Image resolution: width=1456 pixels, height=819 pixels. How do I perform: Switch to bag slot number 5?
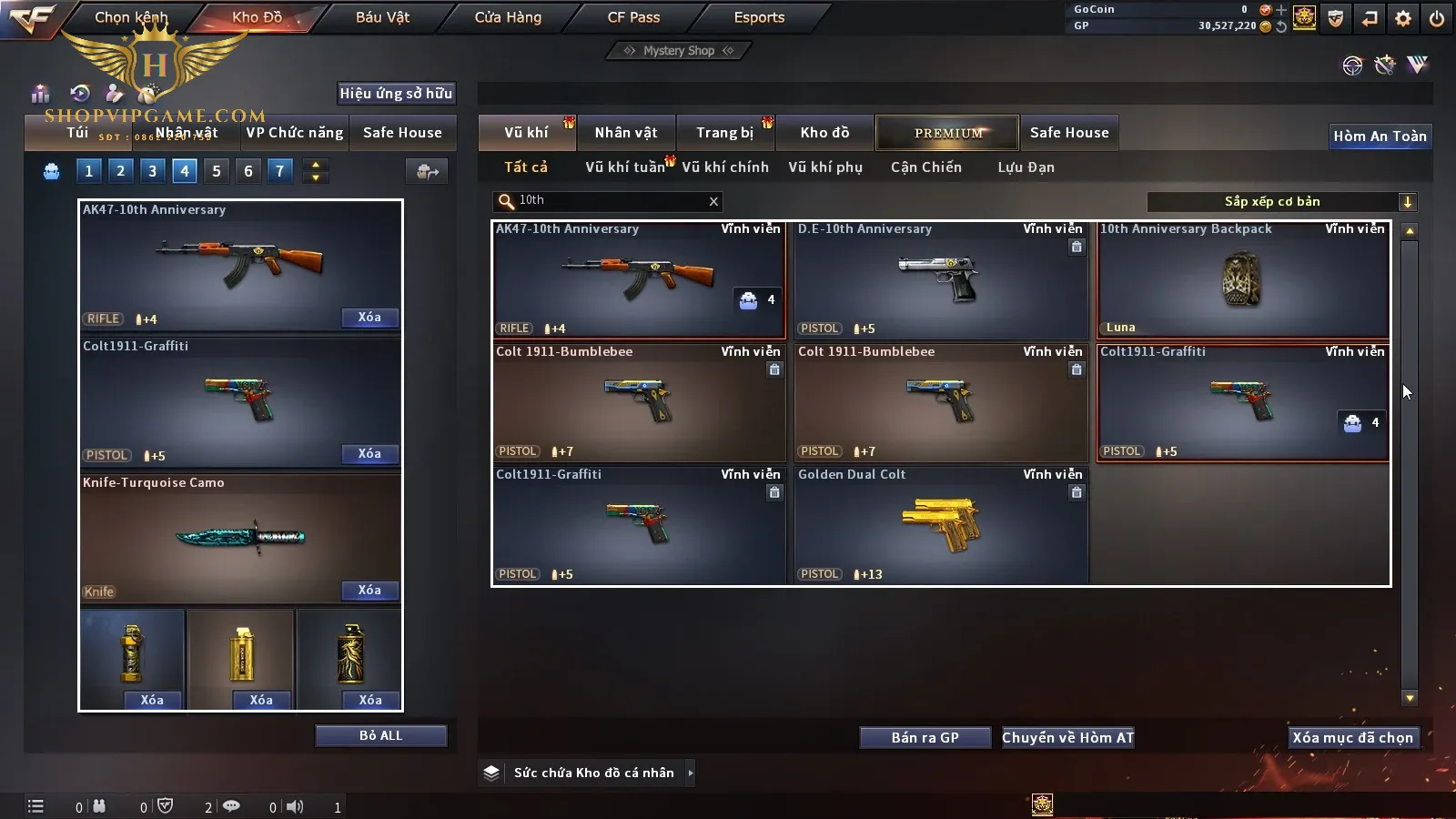(x=217, y=171)
